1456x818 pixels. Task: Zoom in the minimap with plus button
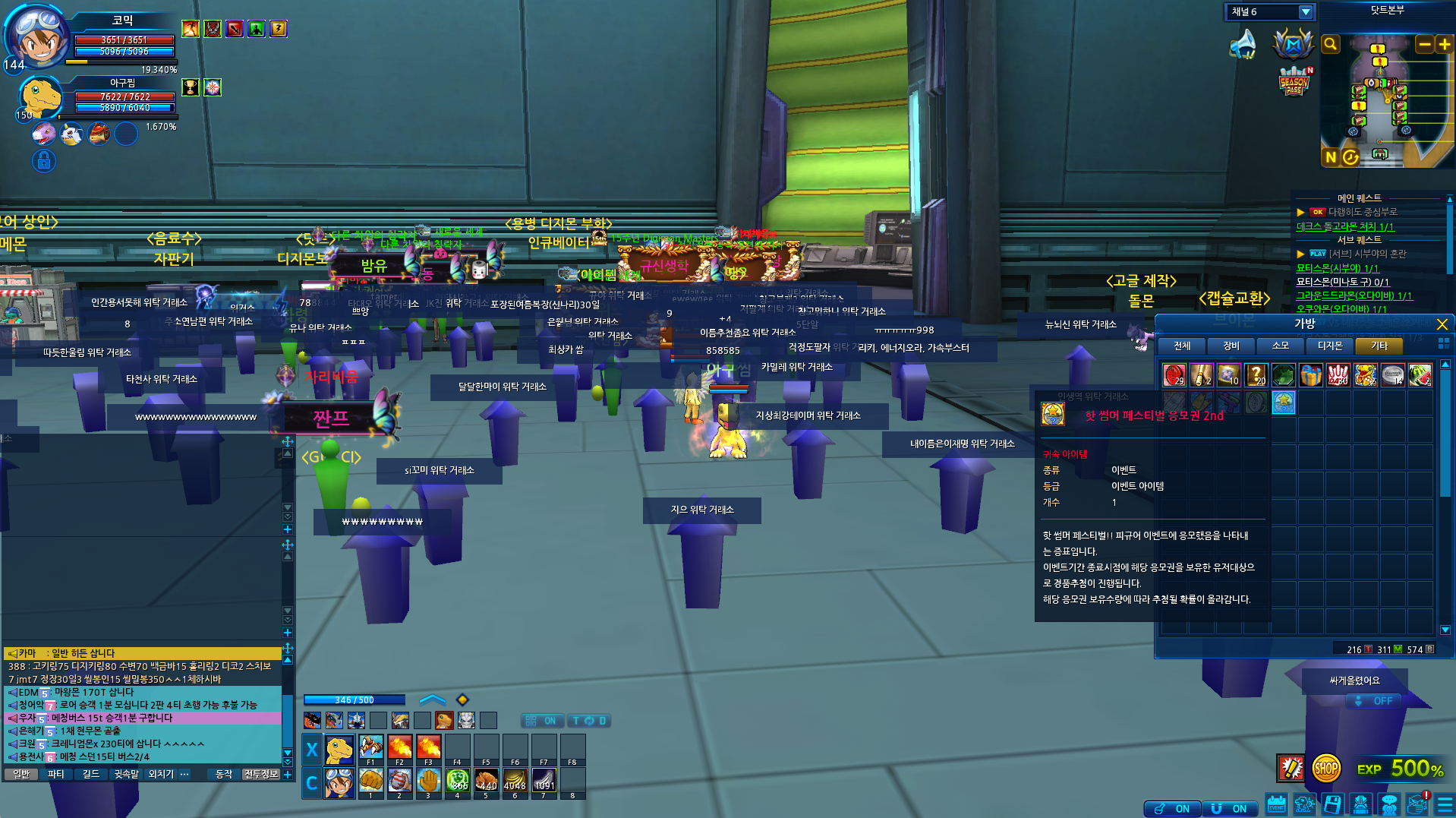[1444, 45]
